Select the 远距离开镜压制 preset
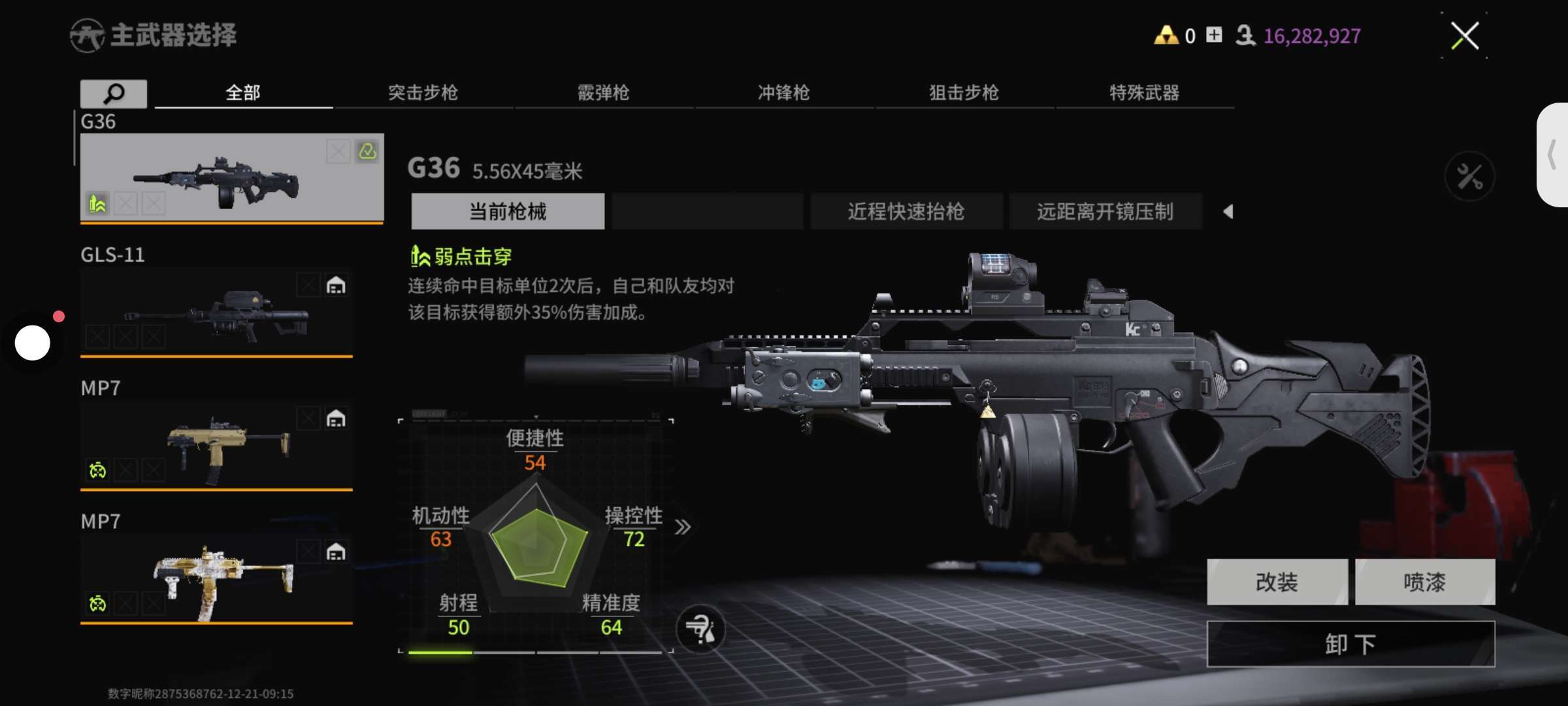The width and height of the screenshot is (1568, 706). [x=1105, y=211]
